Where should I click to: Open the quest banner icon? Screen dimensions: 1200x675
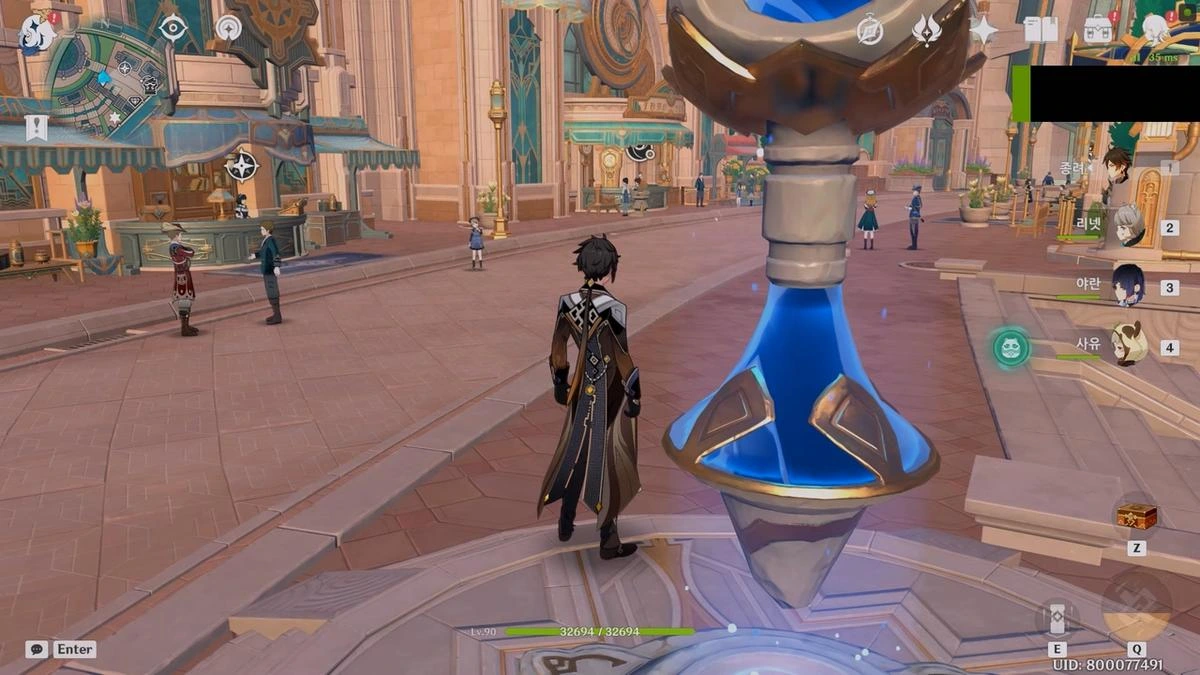tap(37, 128)
